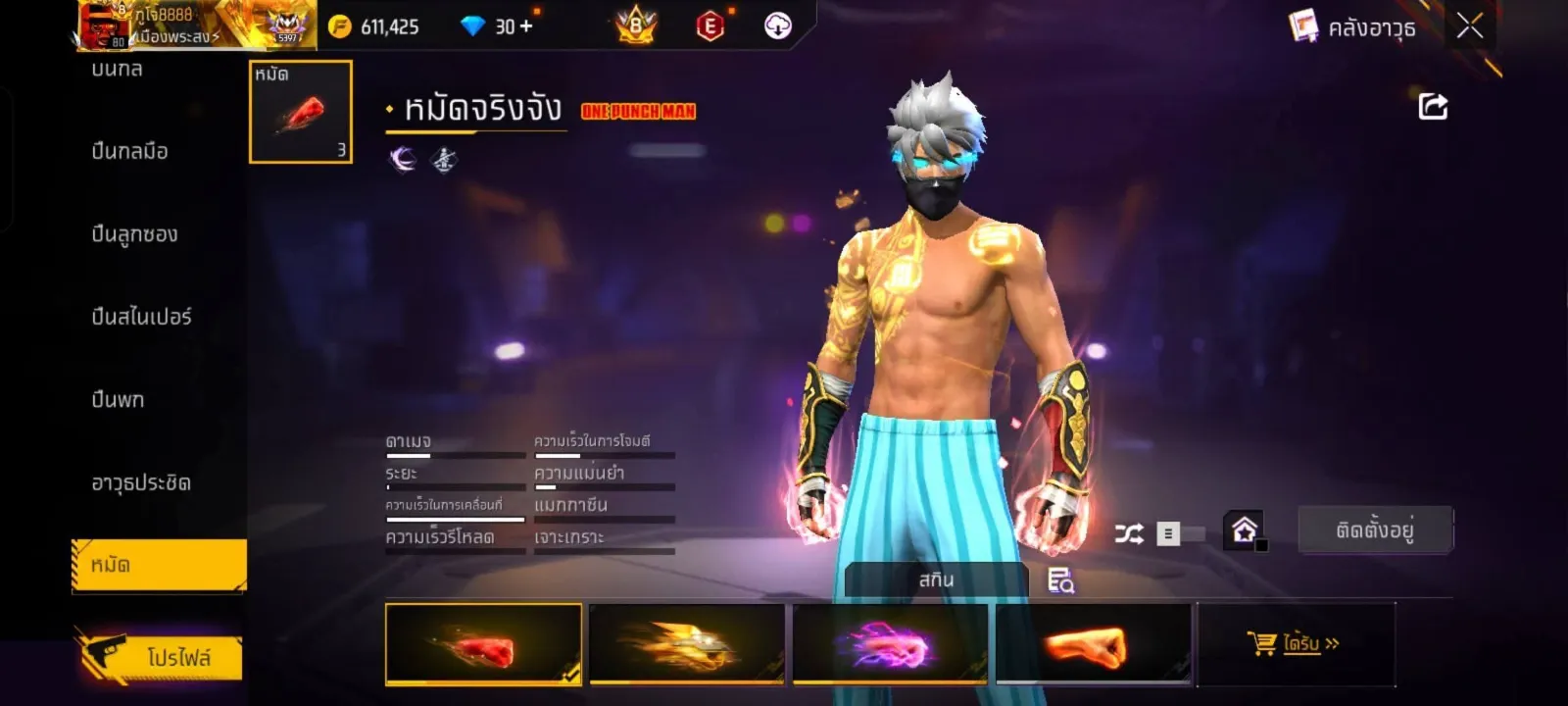The width and height of the screenshot is (1568, 706).
Task: Select the หมัด category tab
Action: (x=159, y=566)
